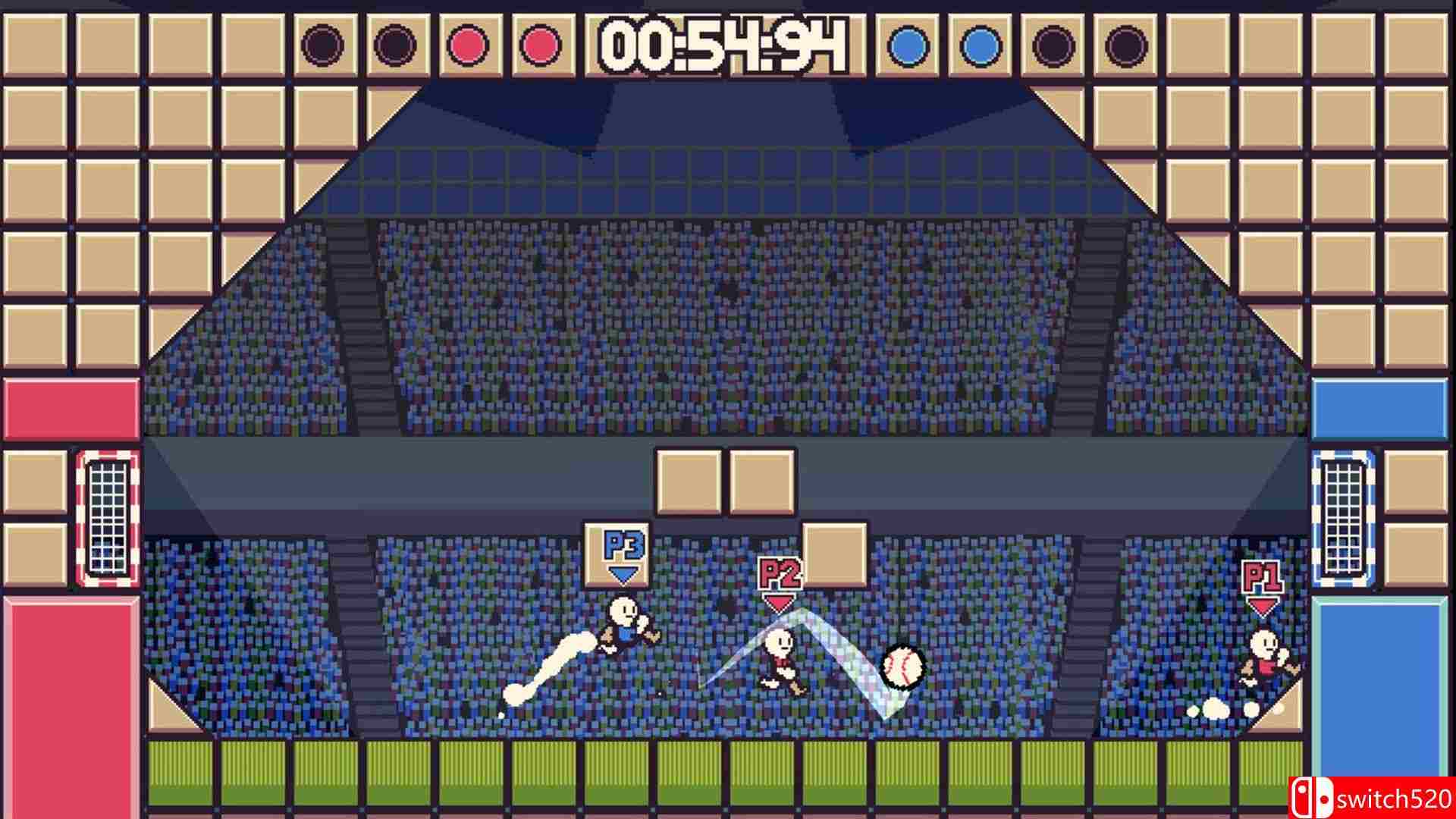Screen dimensions: 1456x819
Task: Click the floating tan block above player P2
Action: pos(834,554)
